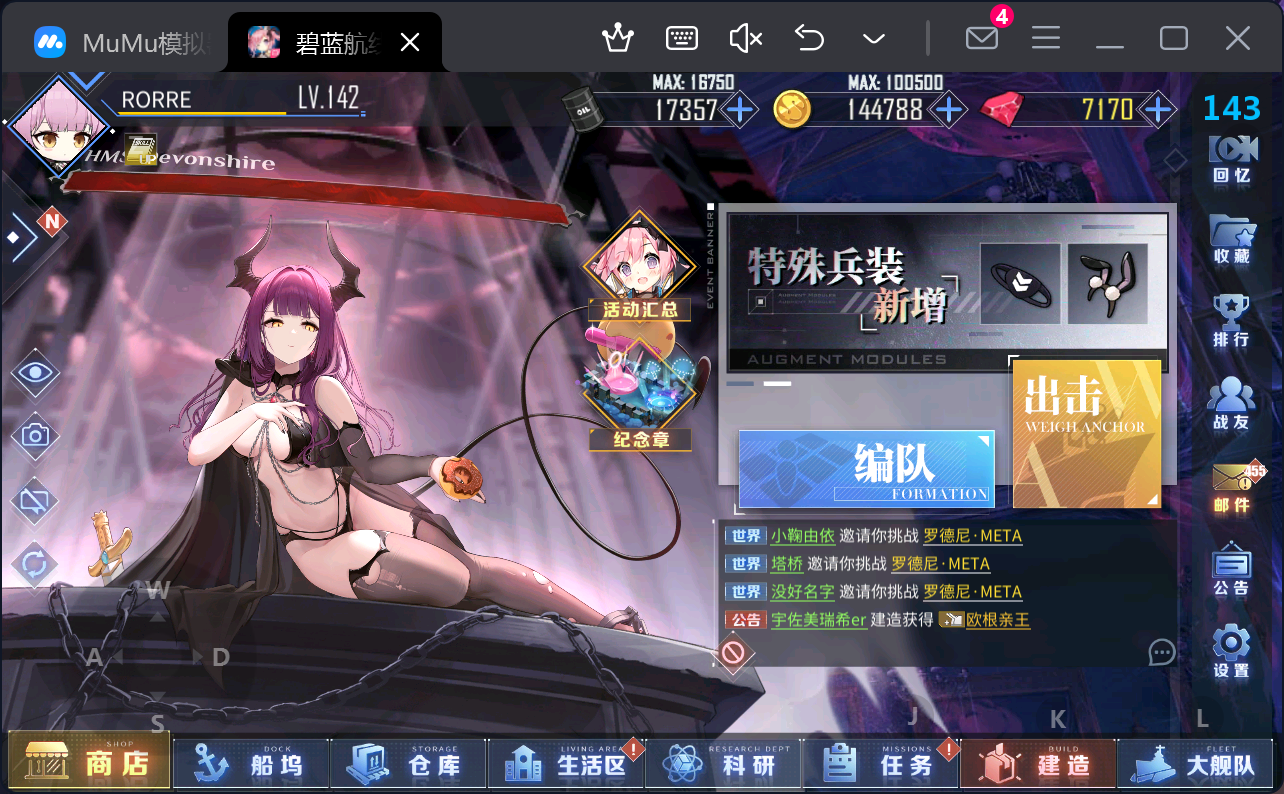Open the 战友 (Friends) list
The width and height of the screenshot is (1284, 794).
[x=1232, y=400]
